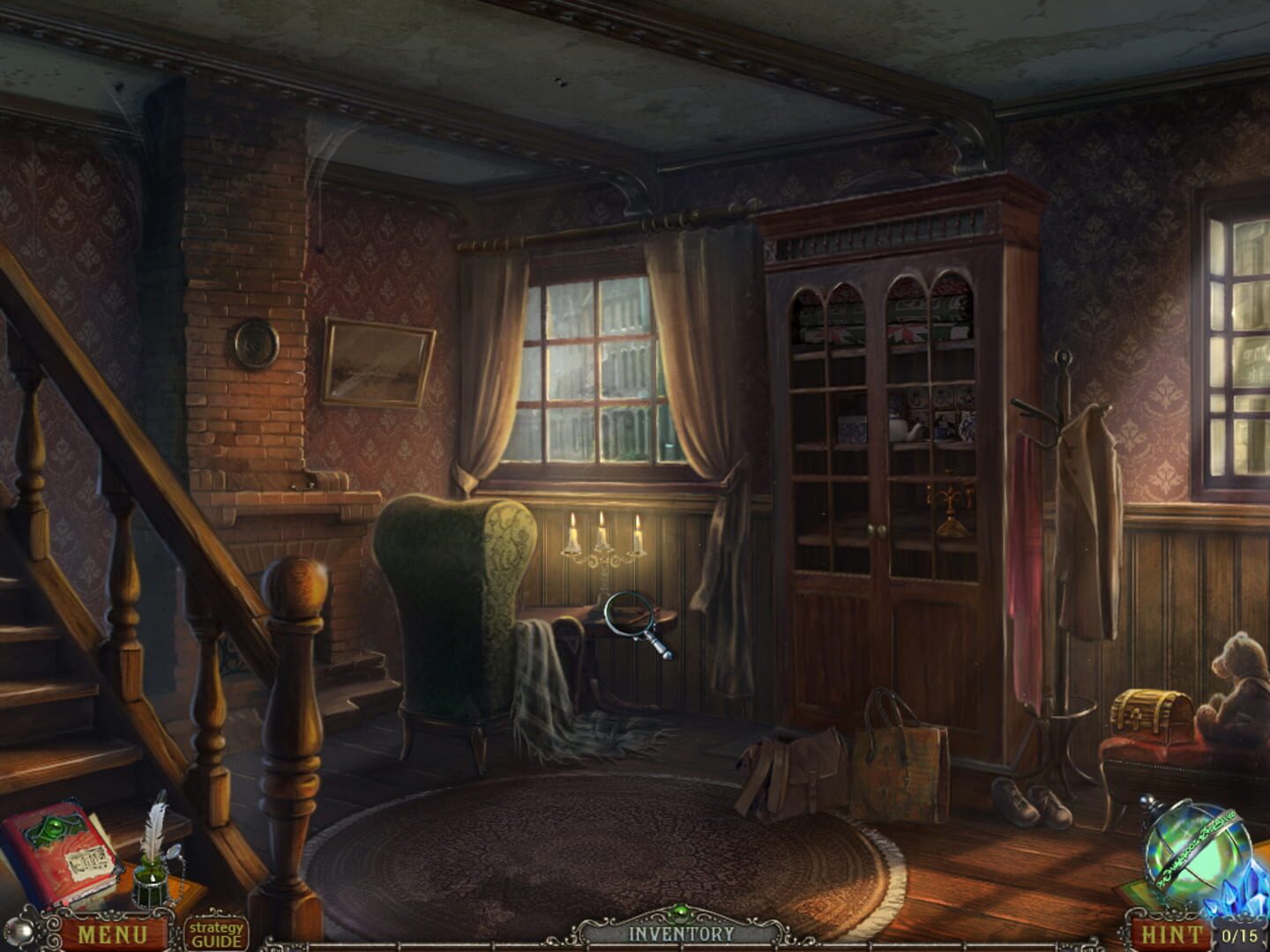Toggle the candelabra flames on the wall
Image resolution: width=1270 pixels, height=952 pixels.
point(604,529)
